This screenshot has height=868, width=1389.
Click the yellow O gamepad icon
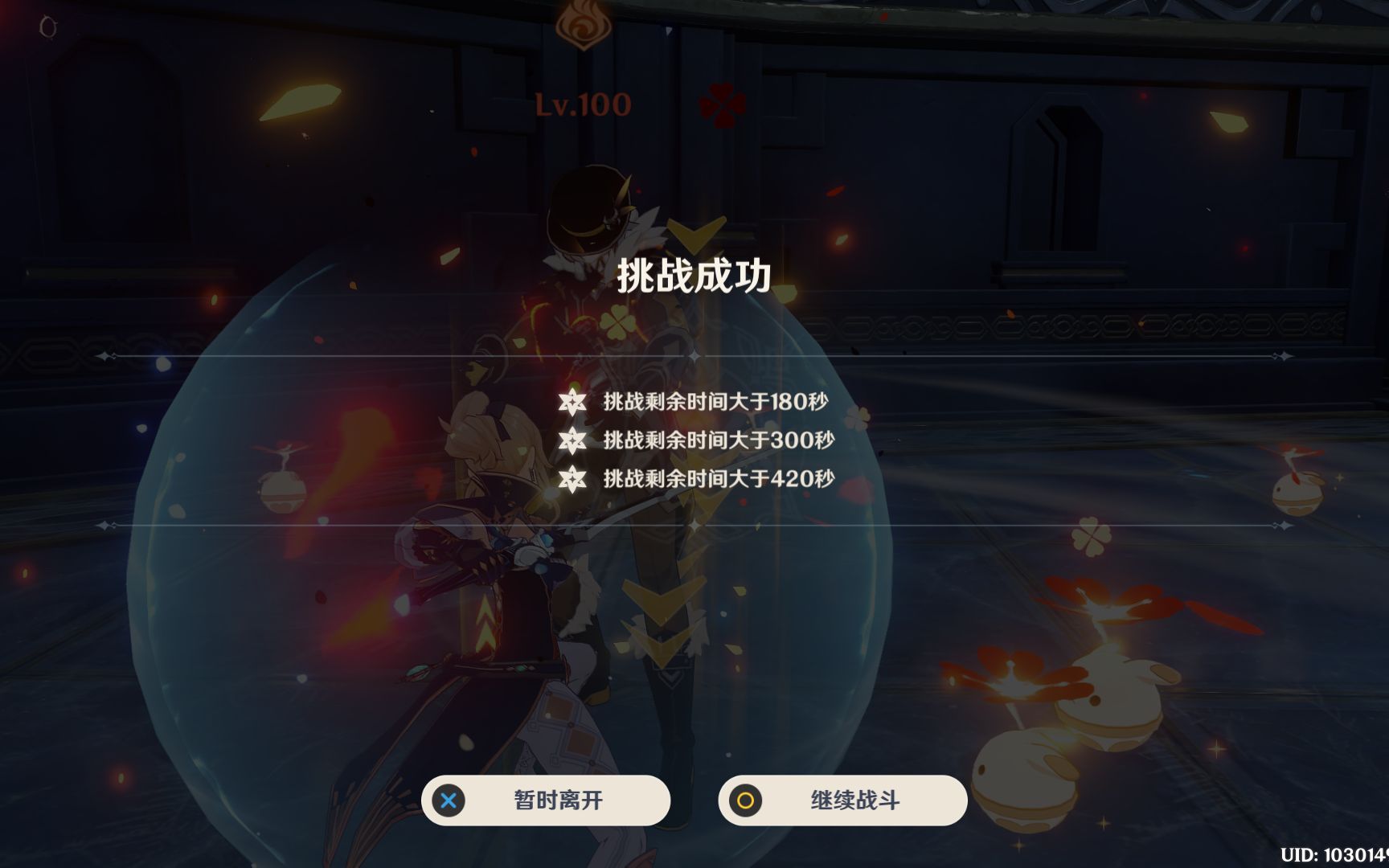tap(744, 800)
